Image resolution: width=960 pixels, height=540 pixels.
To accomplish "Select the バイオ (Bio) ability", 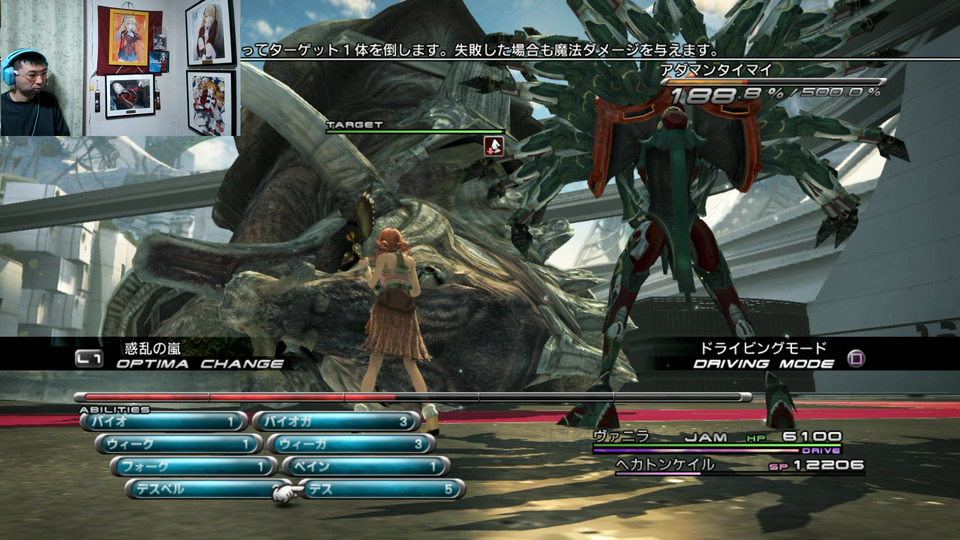I will point(164,422).
